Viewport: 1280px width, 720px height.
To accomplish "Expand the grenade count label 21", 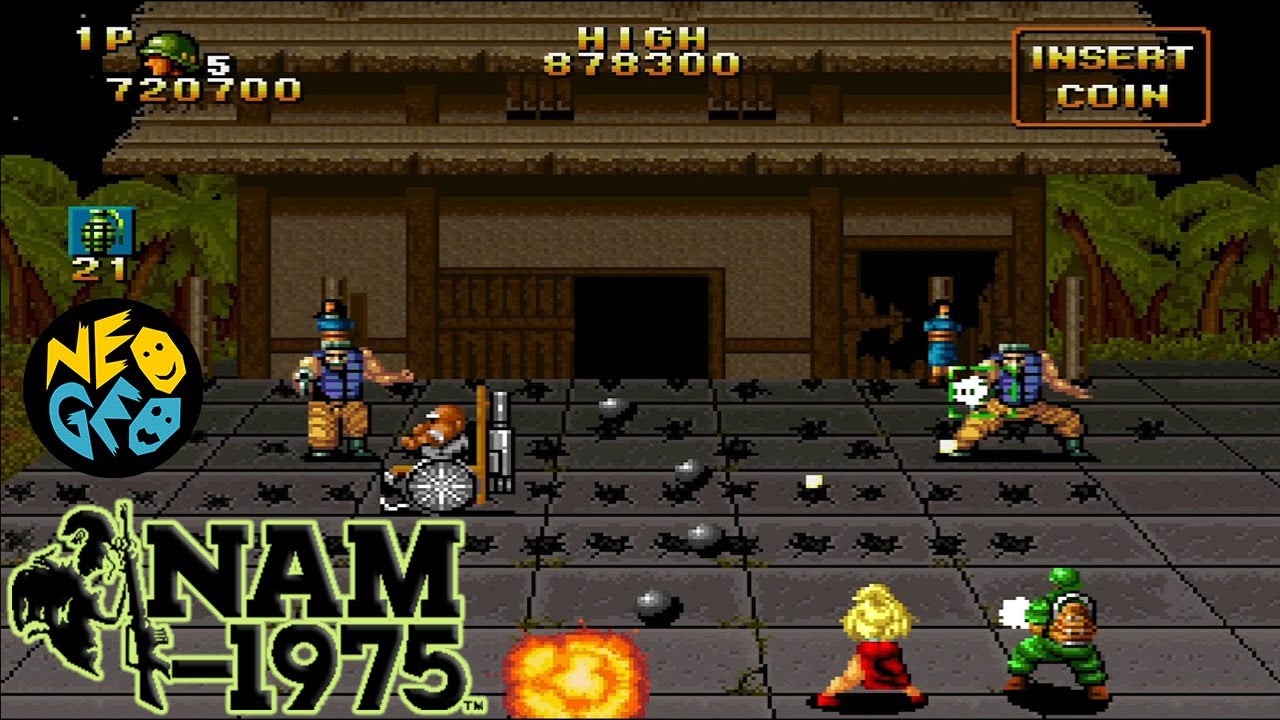I will click(96, 268).
